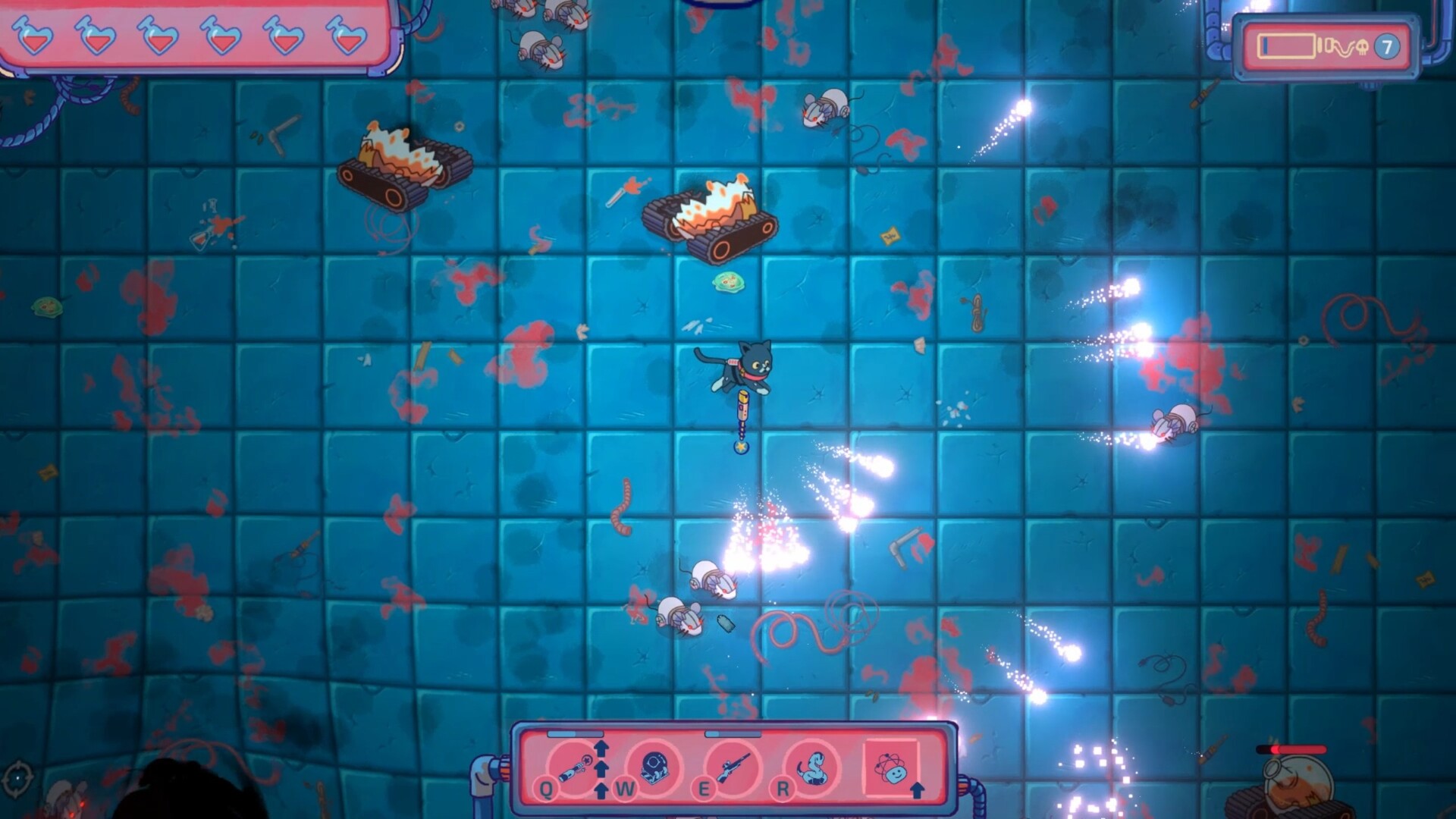Image resolution: width=1456 pixels, height=819 pixels.
Task: Select the Q hotkey label
Action: tap(545, 787)
